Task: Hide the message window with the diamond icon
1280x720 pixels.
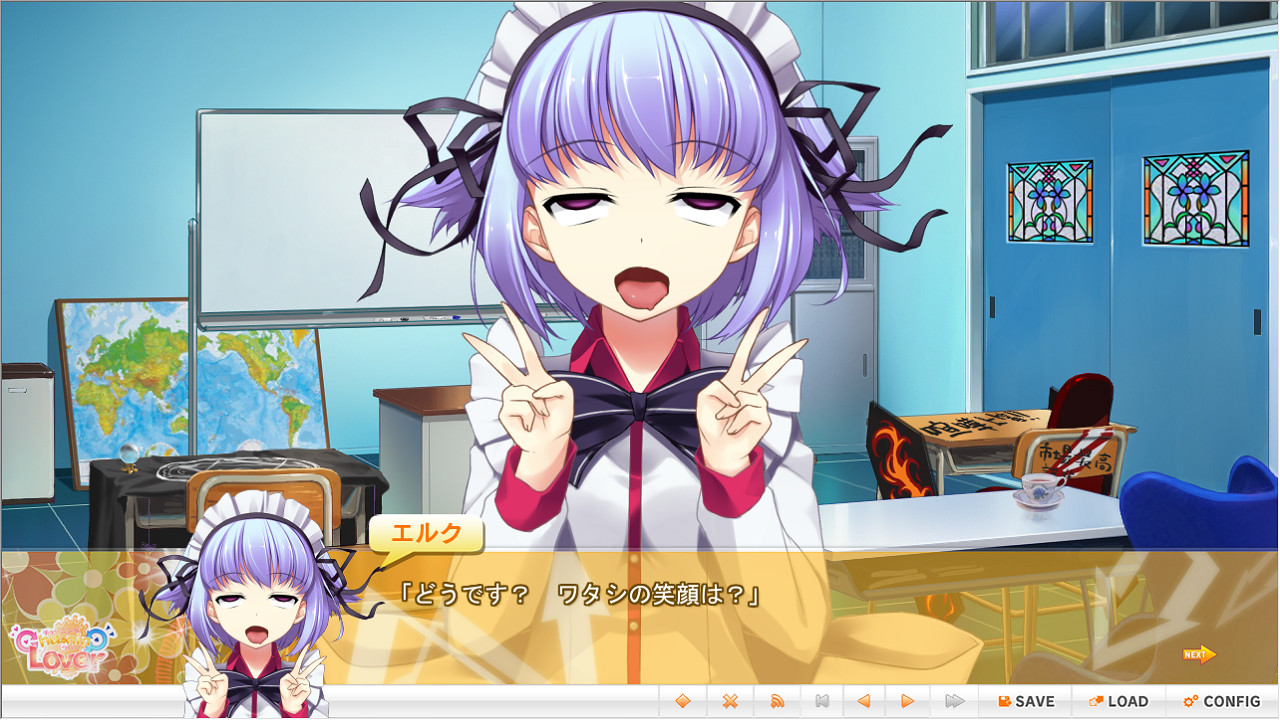Action: tap(684, 701)
